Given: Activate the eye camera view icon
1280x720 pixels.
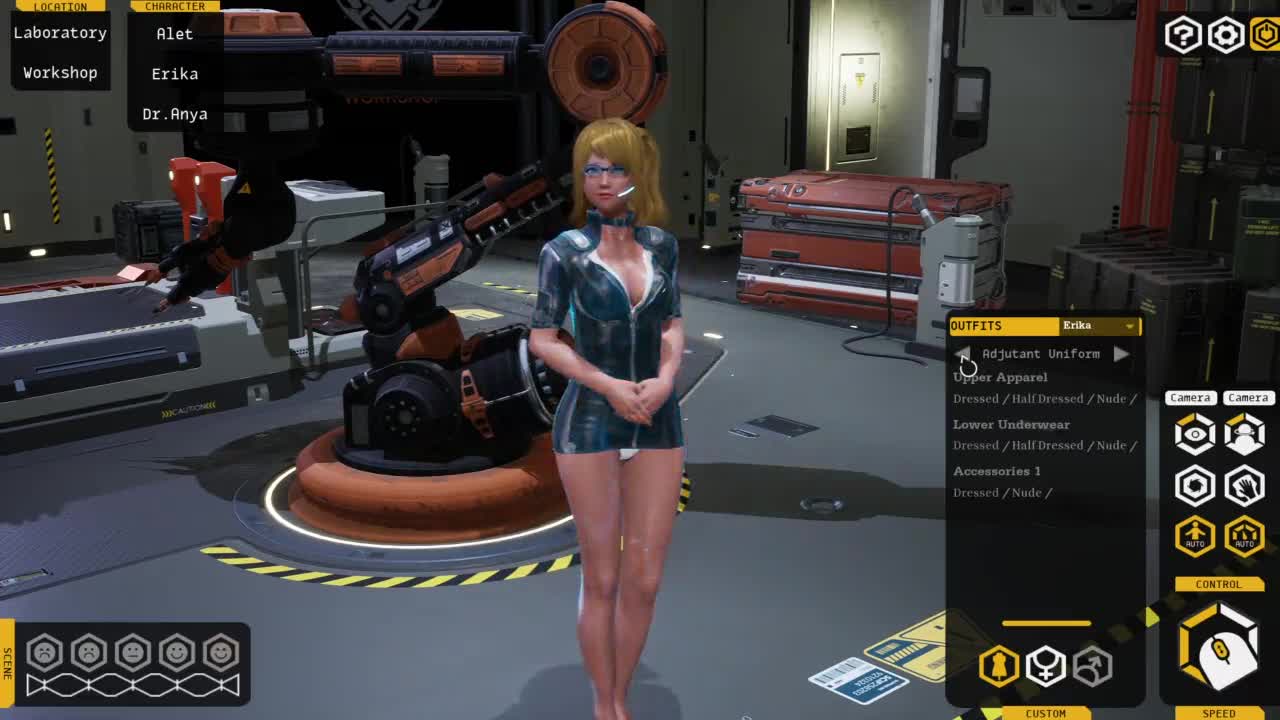Looking at the screenshot, I should (1194, 434).
